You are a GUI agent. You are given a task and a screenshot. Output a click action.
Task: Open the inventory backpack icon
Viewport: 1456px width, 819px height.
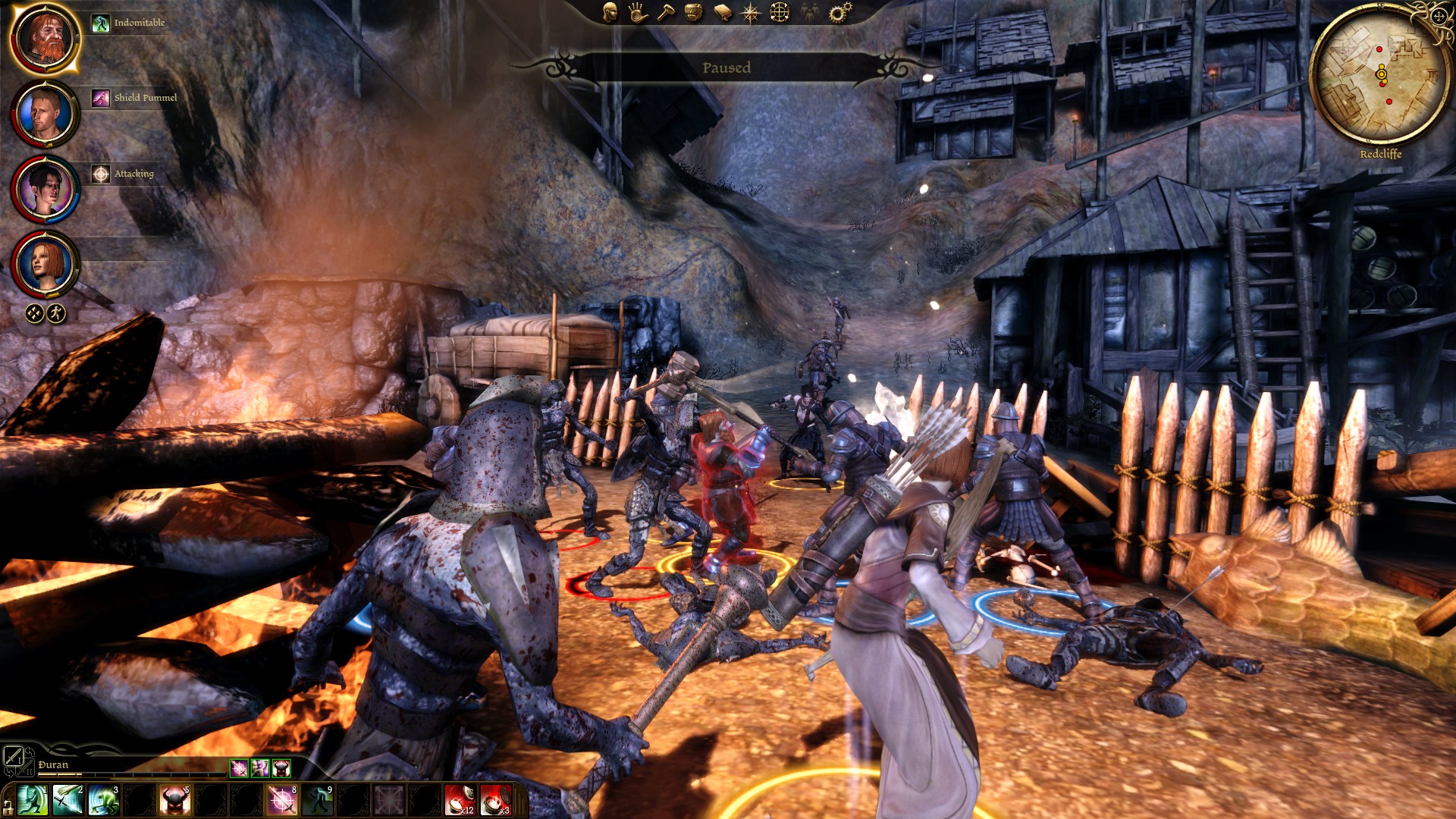[693, 12]
